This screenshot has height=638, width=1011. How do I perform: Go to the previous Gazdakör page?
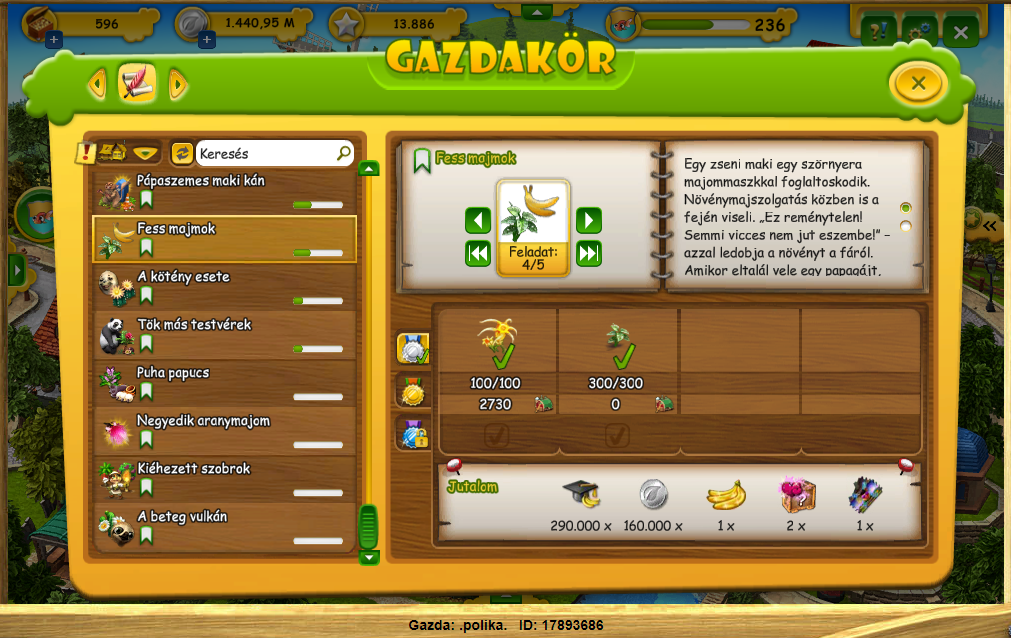pyautogui.click(x=97, y=84)
